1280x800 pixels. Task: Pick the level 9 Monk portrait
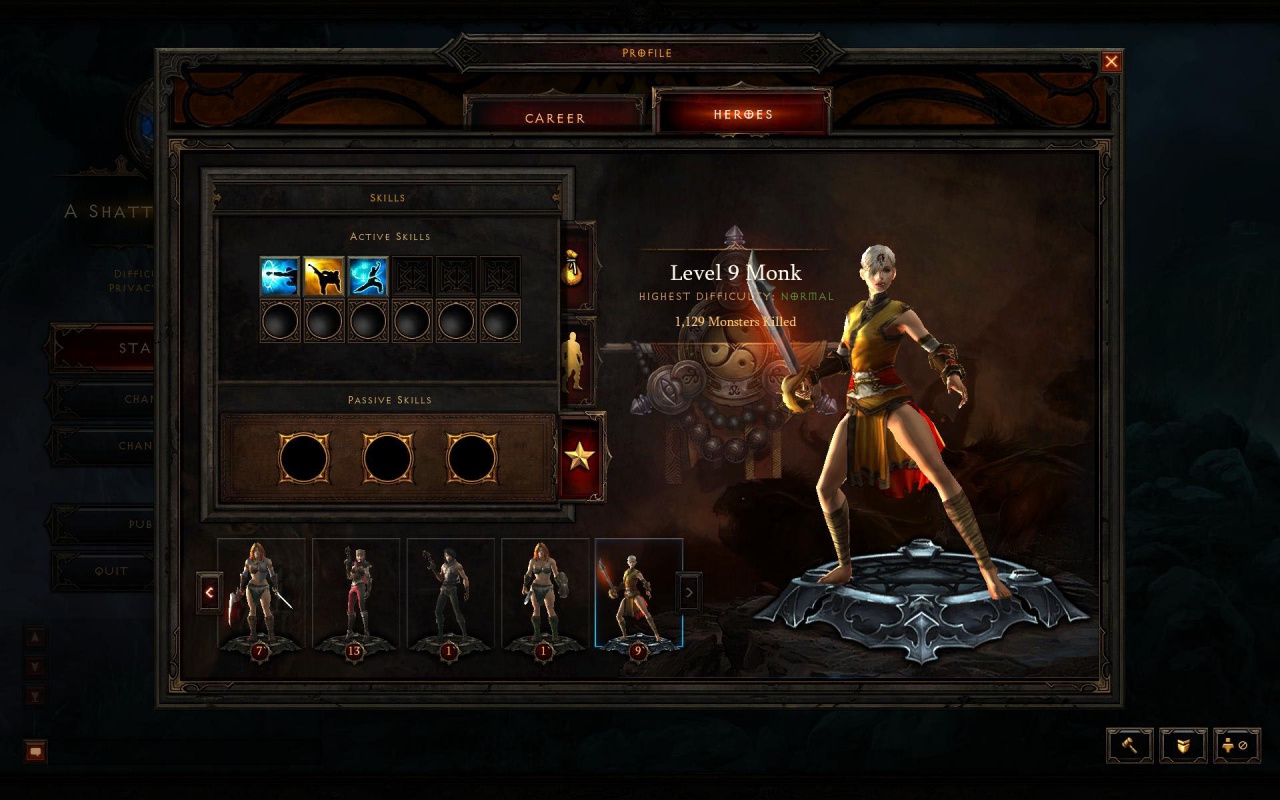638,594
